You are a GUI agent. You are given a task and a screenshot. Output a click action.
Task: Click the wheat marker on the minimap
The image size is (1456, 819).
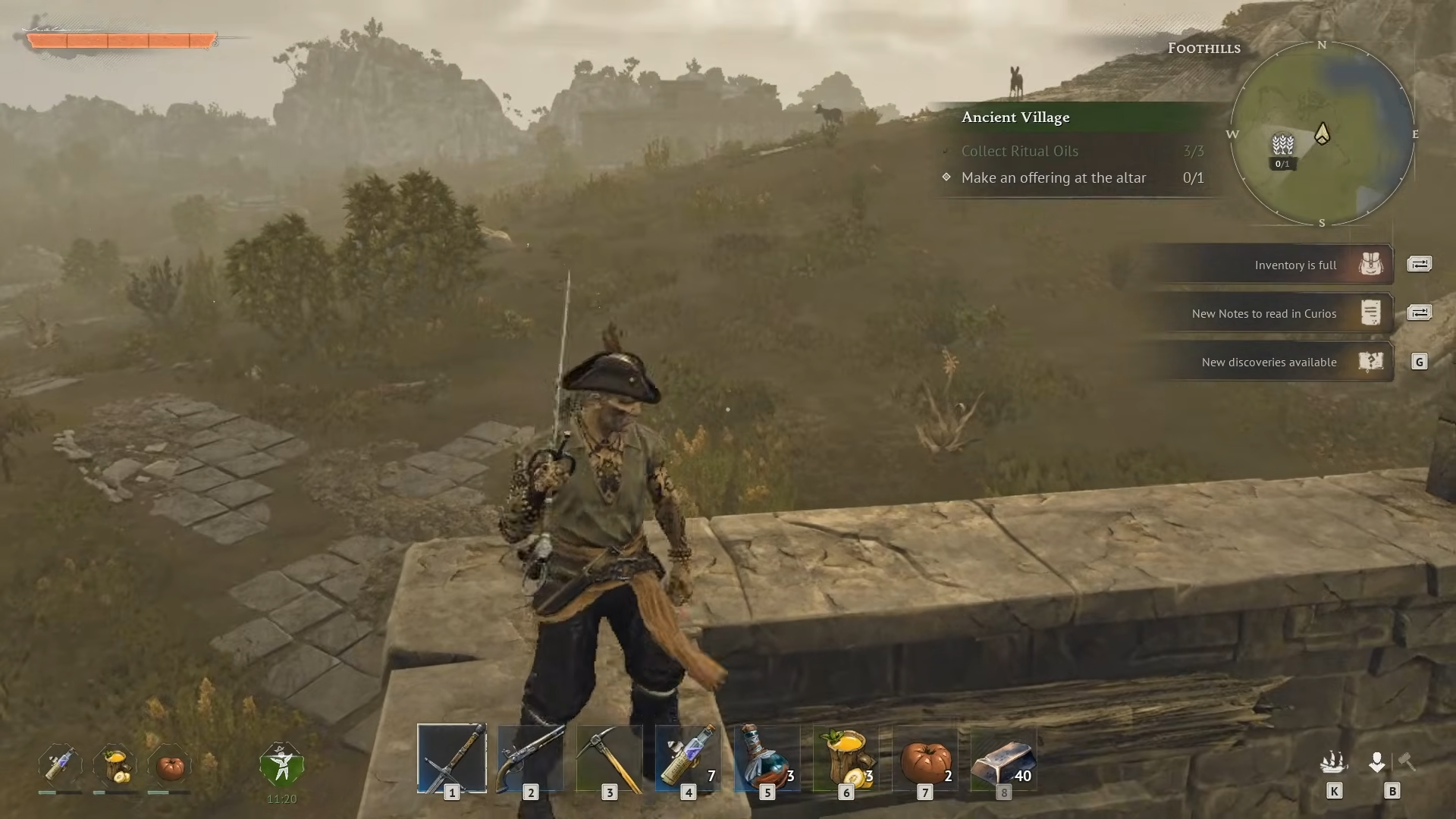pyautogui.click(x=1282, y=144)
